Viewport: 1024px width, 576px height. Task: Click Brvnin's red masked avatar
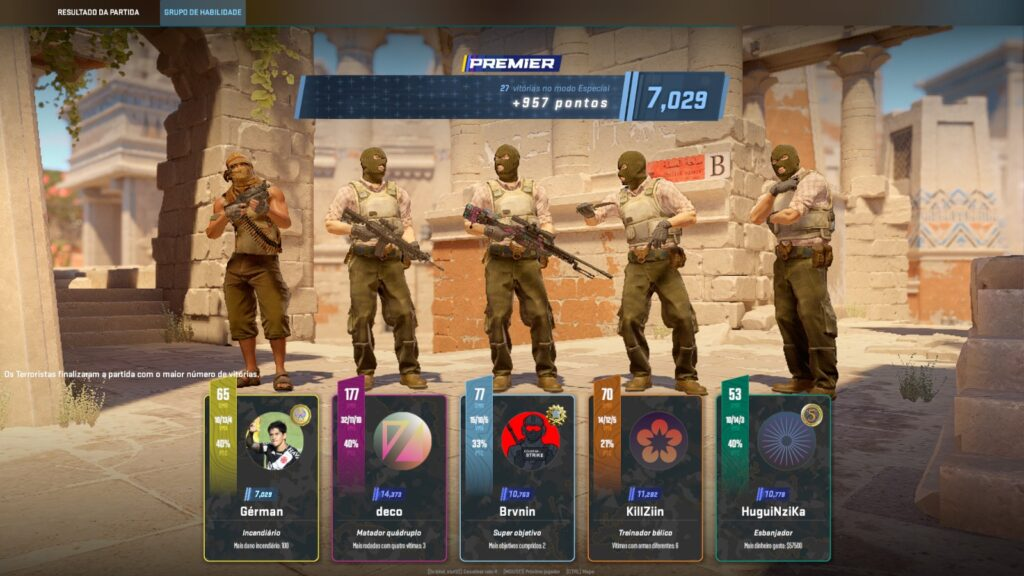[530, 440]
